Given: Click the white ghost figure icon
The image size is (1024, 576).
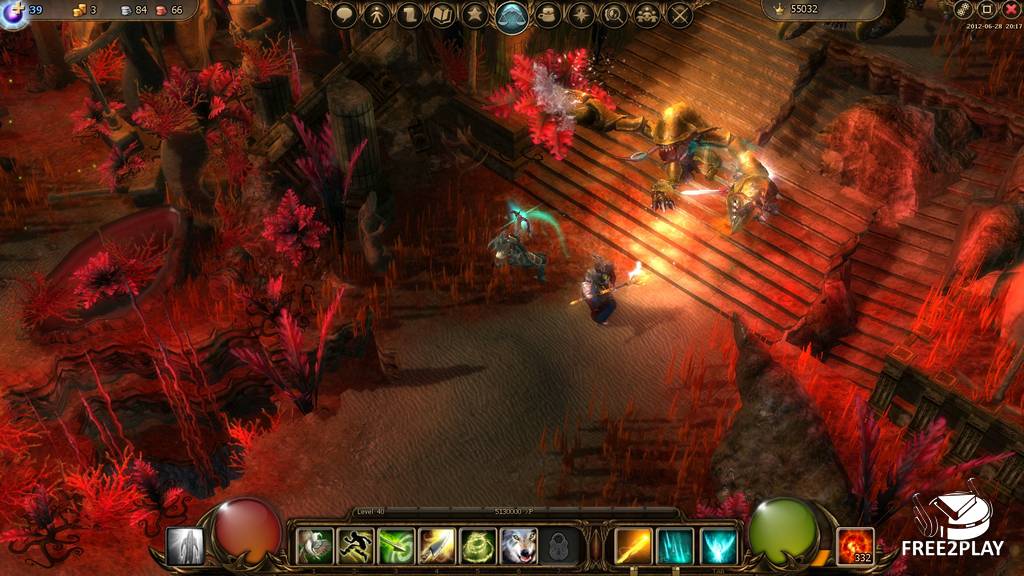Looking at the screenshot, I should tap(185, 546).
